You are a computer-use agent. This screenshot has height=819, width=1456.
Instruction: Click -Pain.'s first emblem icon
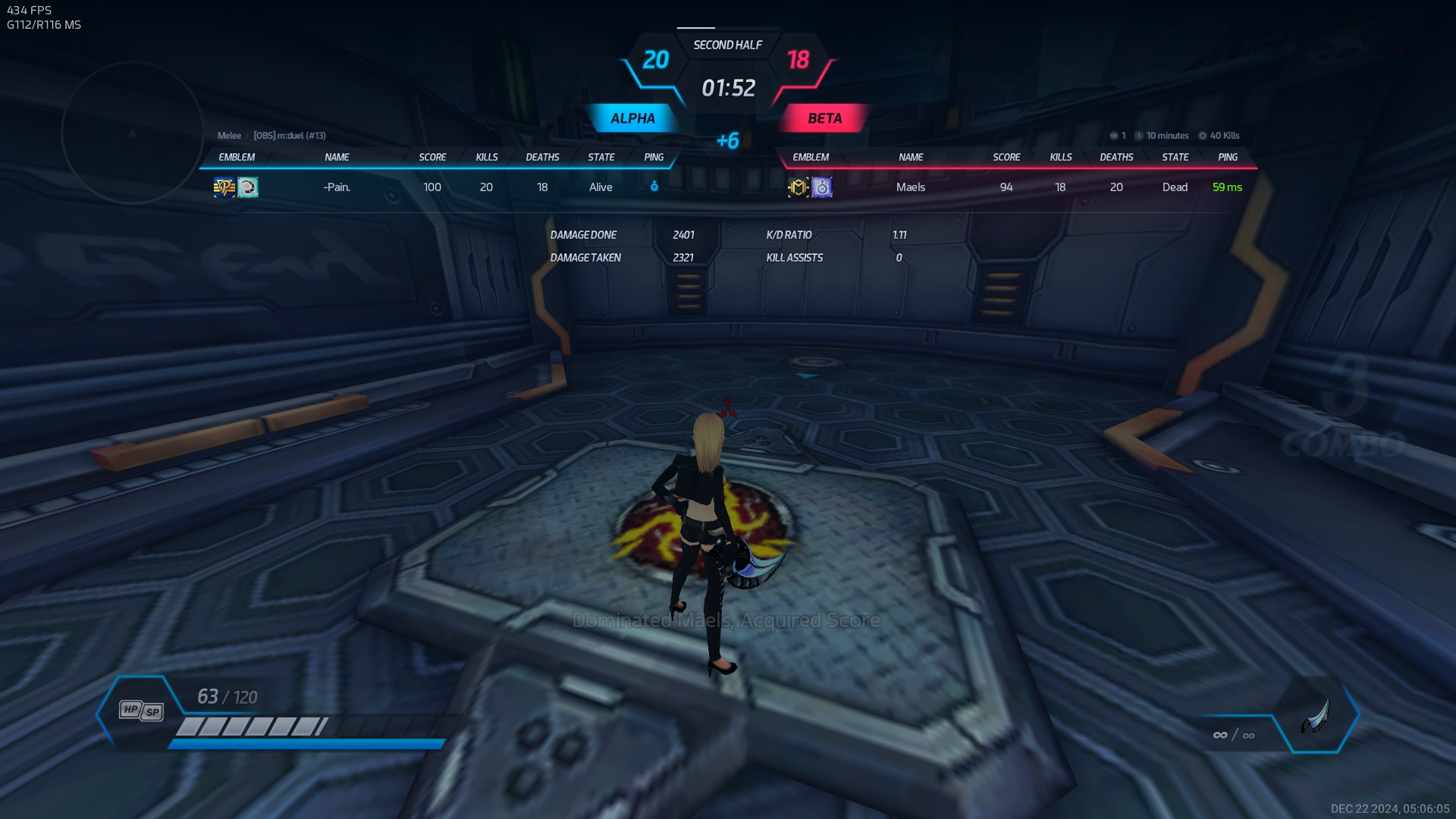(224, 187)
